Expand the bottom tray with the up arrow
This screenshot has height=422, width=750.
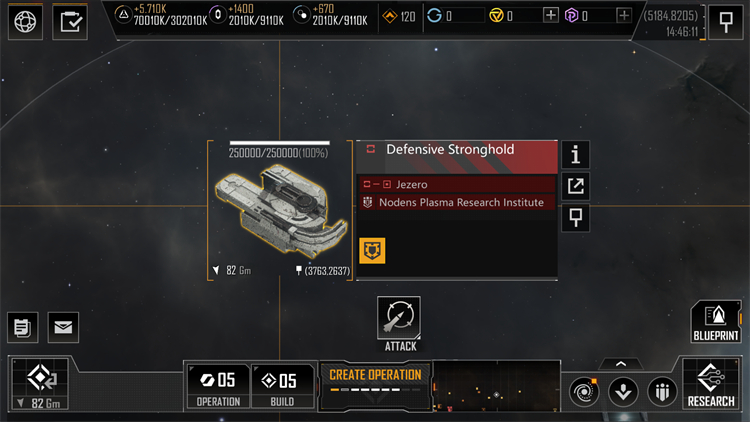621,364
